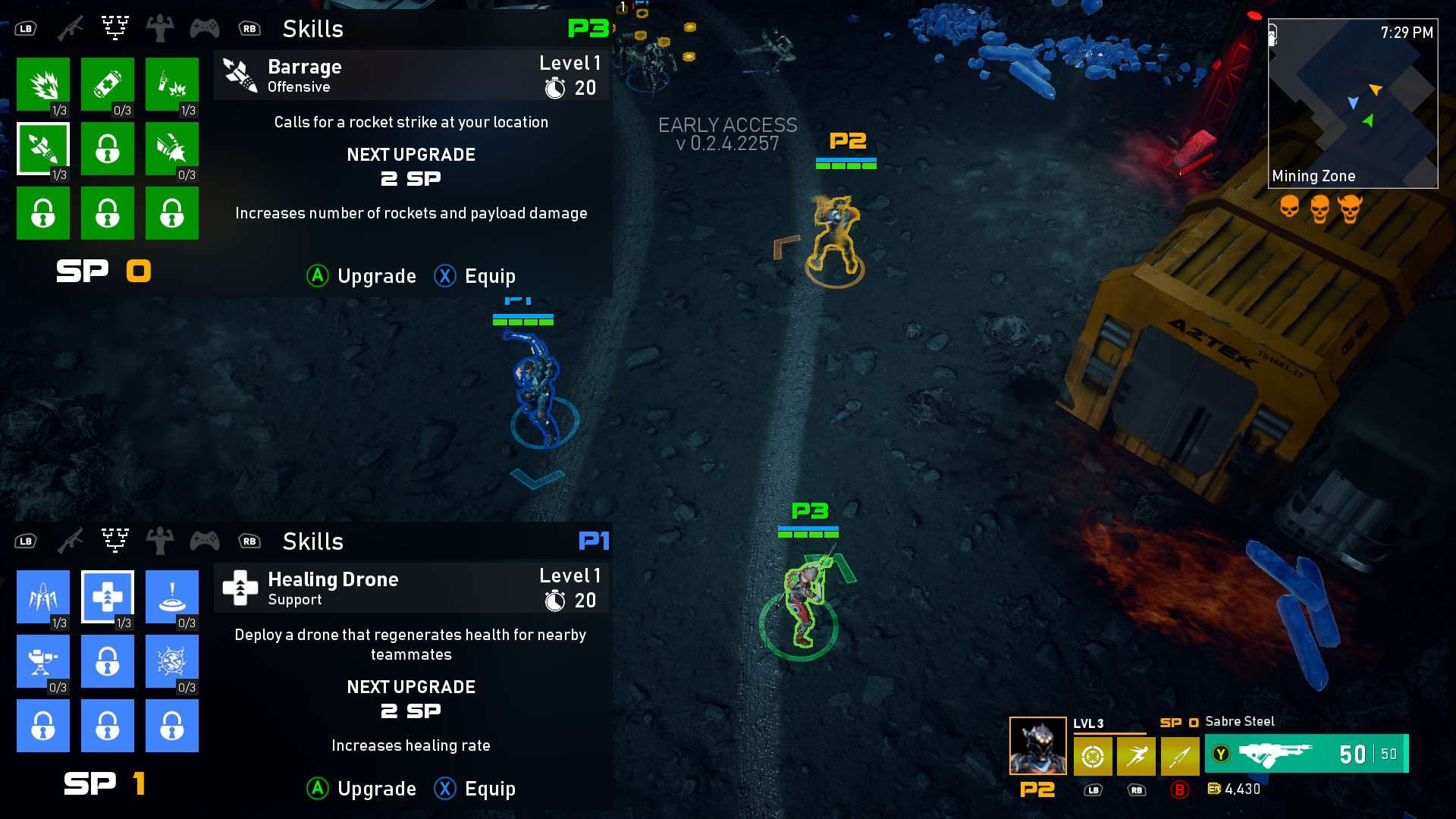Screen dimensions: 1456x819
Task: Select the deployable turret skill in P1 grid
Action: click(x=43, y=661)
